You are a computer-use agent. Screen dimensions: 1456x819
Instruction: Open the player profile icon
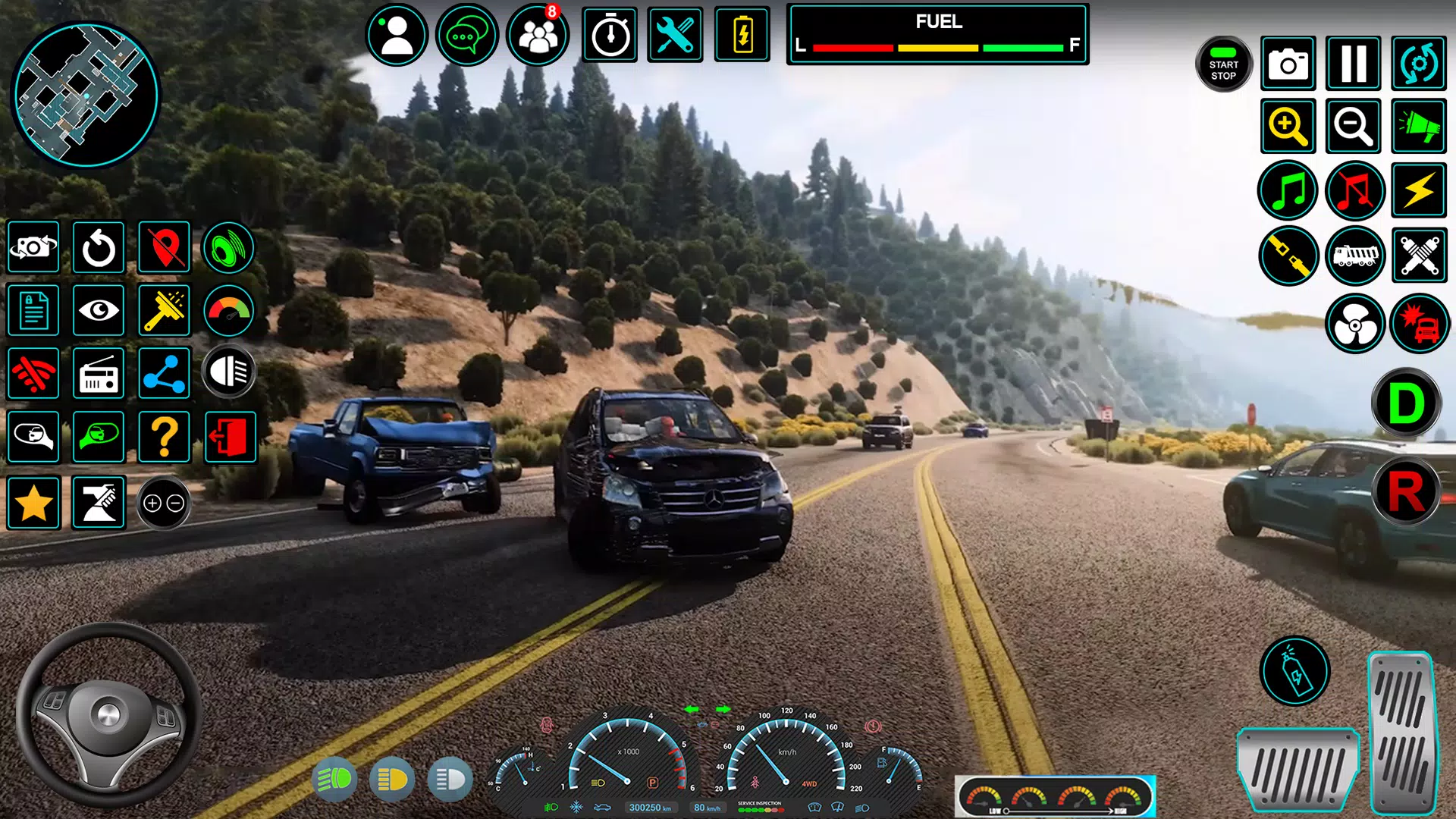pyautogui.click(x=397, y=35)
